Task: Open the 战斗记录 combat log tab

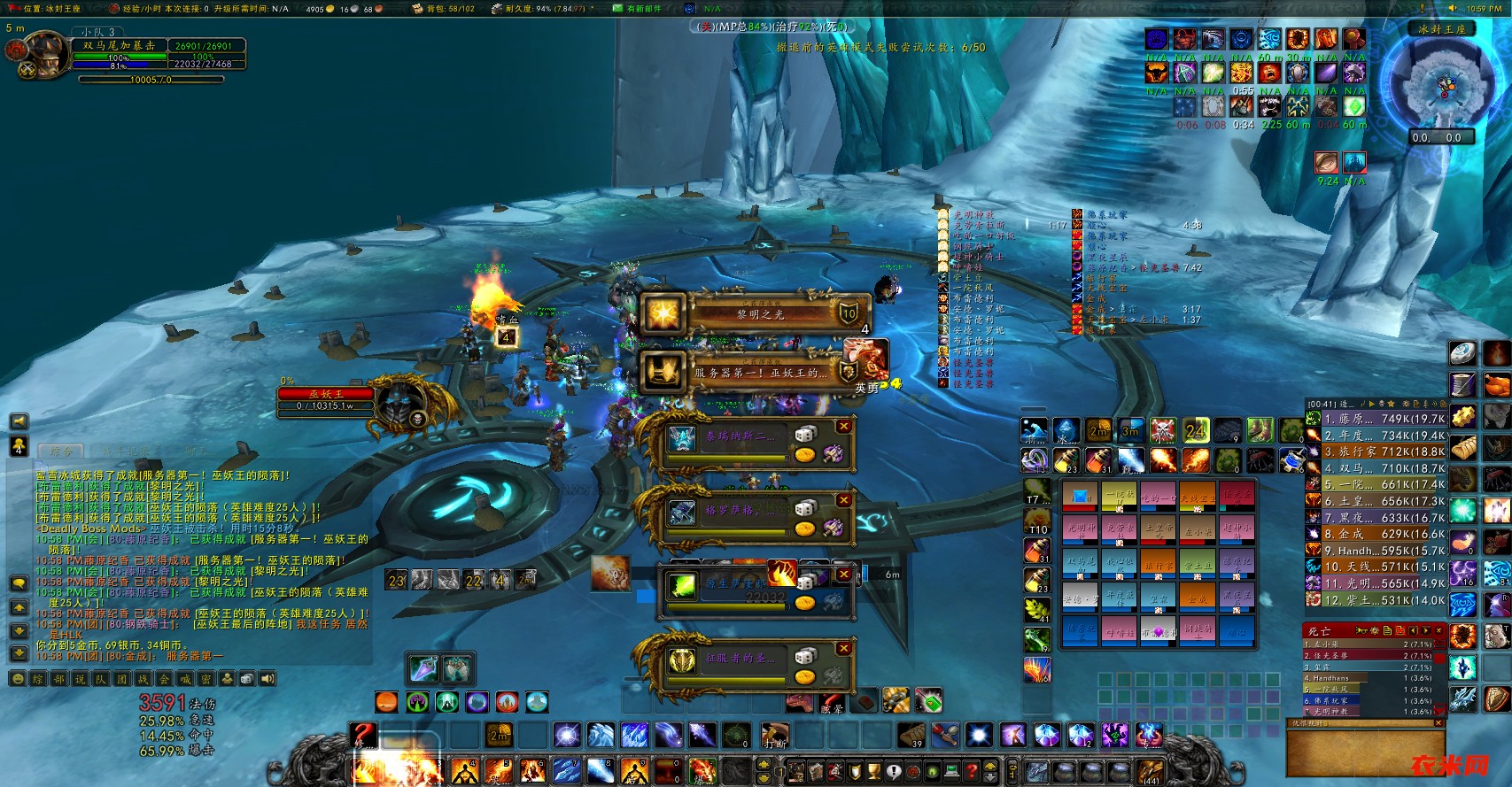Action: click(x=124, y=451)
